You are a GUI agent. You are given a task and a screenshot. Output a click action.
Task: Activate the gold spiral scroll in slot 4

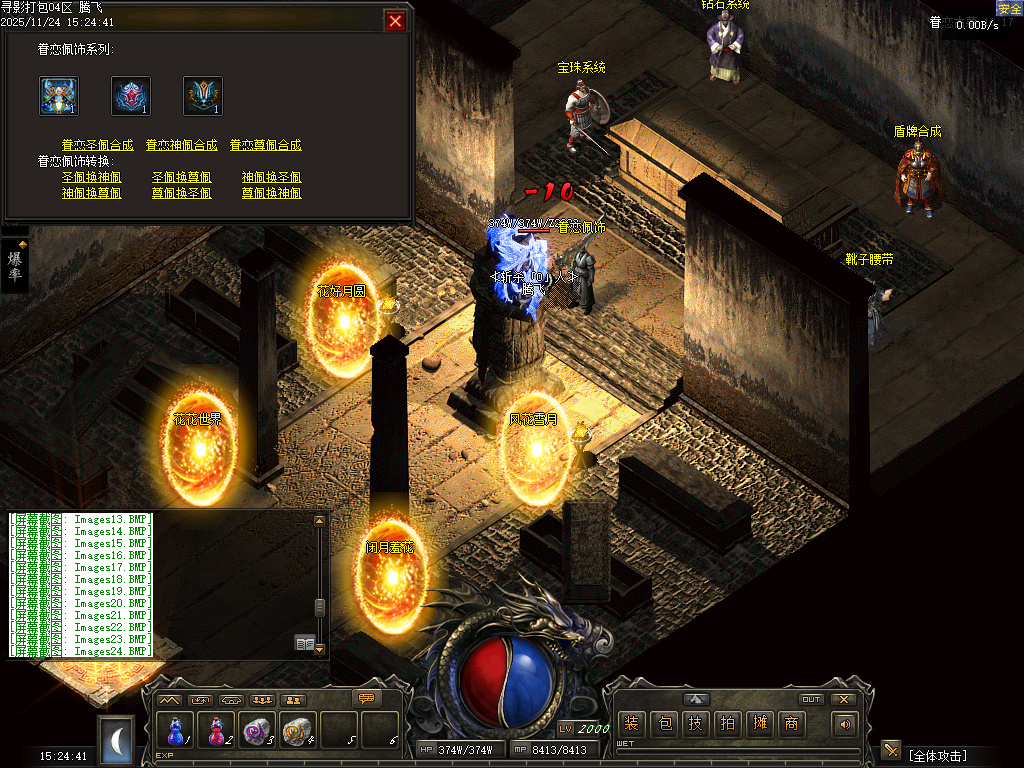point(298,730)
